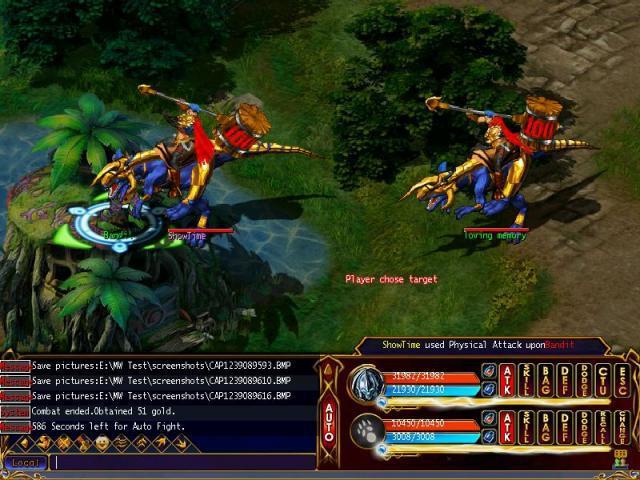640x480 pixels.
Task: Open BAG in the character's command row
Action: pos(545,379)
